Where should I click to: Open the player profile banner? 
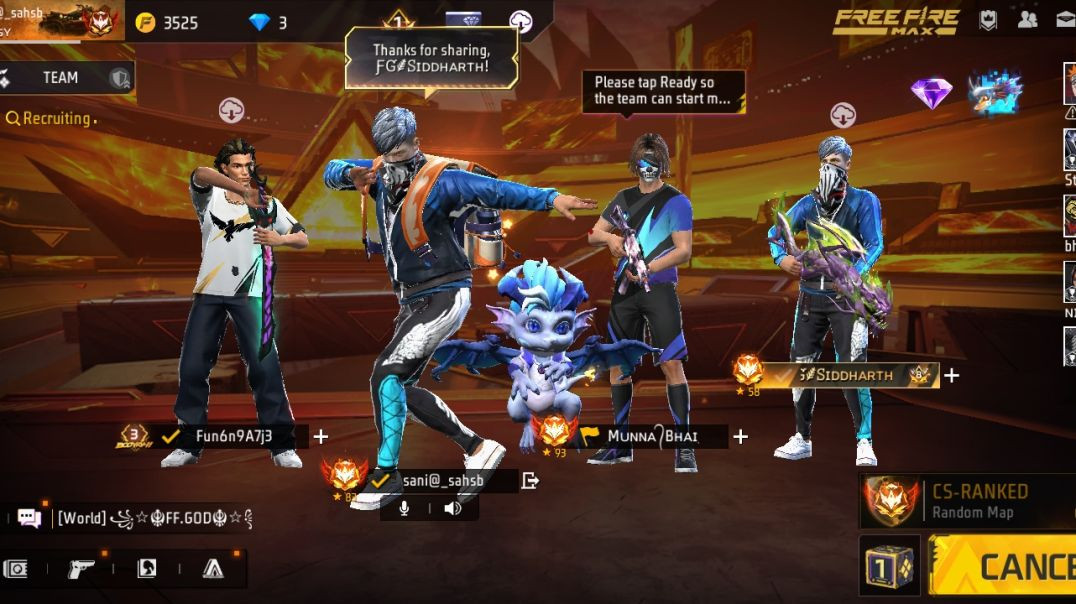[x=60, y=20]
